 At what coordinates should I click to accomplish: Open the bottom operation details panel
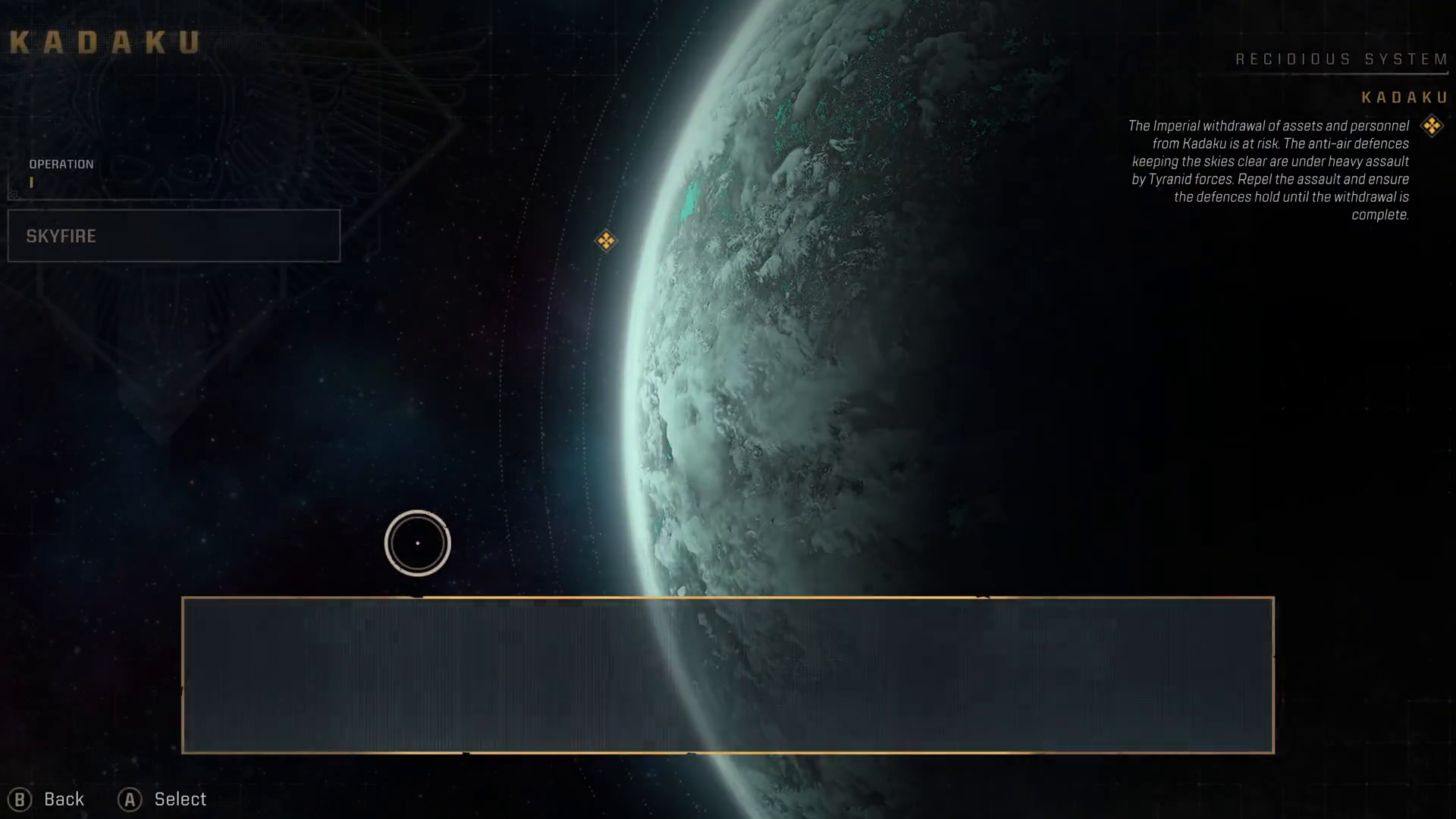(728, 675)
